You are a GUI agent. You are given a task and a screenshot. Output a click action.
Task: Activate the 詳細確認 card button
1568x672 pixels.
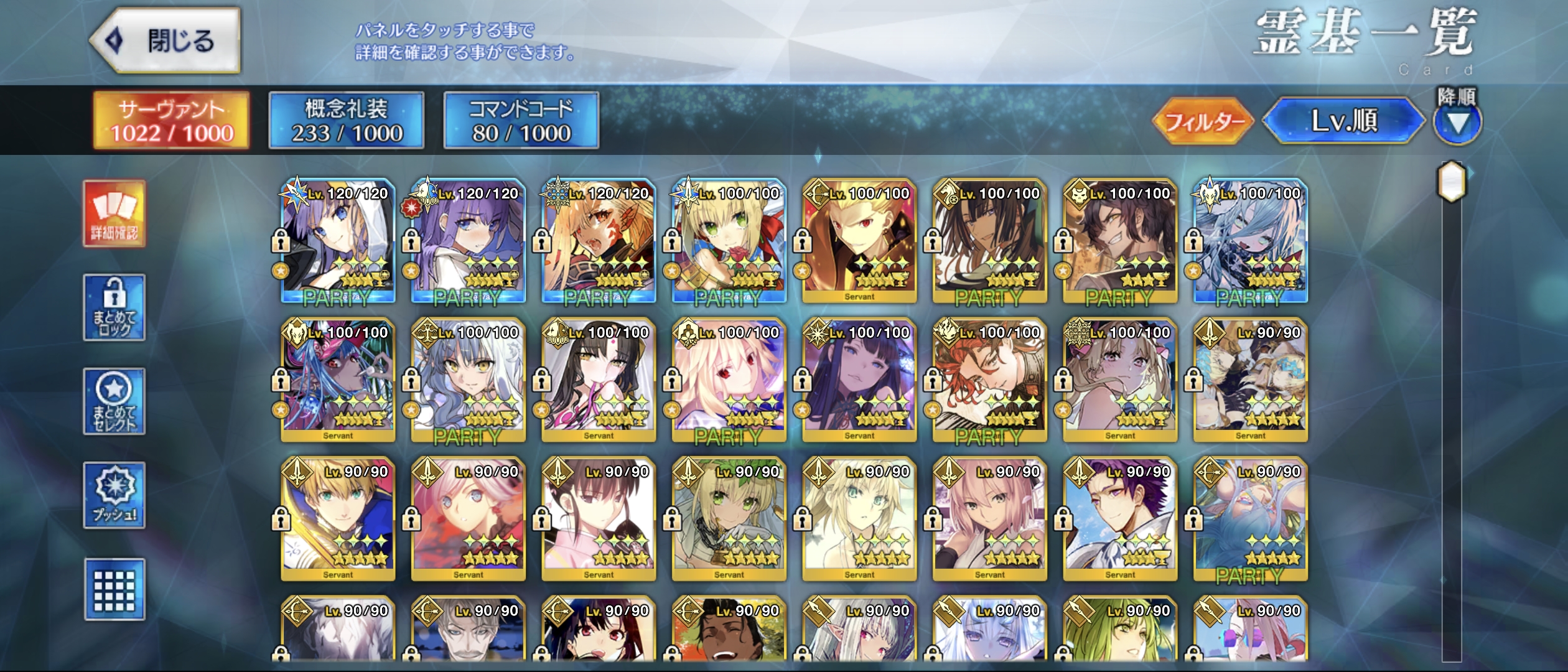[x=114, y=214]
